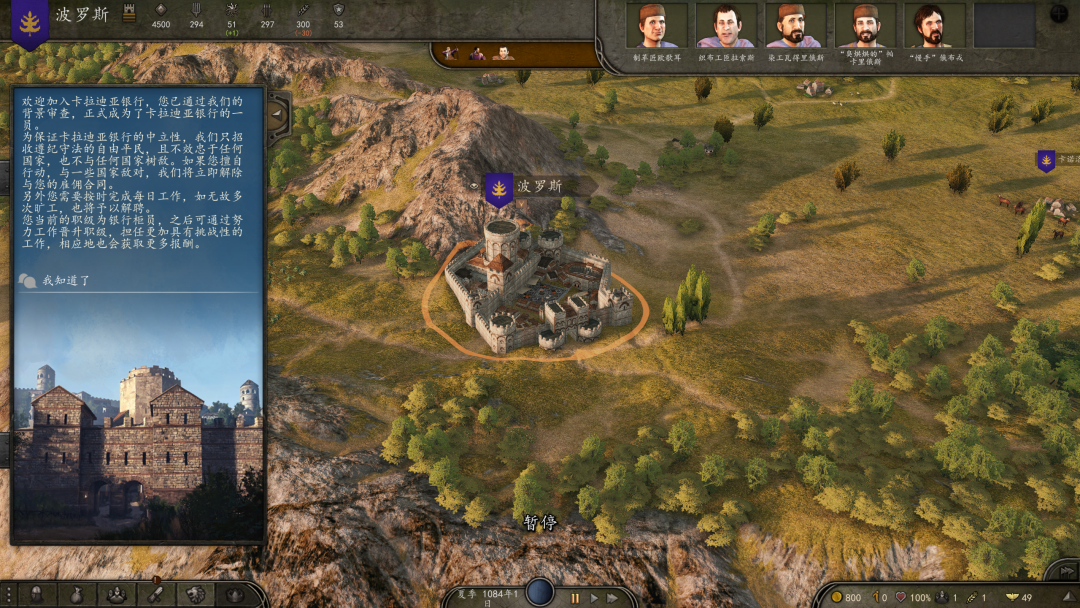
Task: Choose the 我知道了 dialogue option
Action: (x=66, y=281)
